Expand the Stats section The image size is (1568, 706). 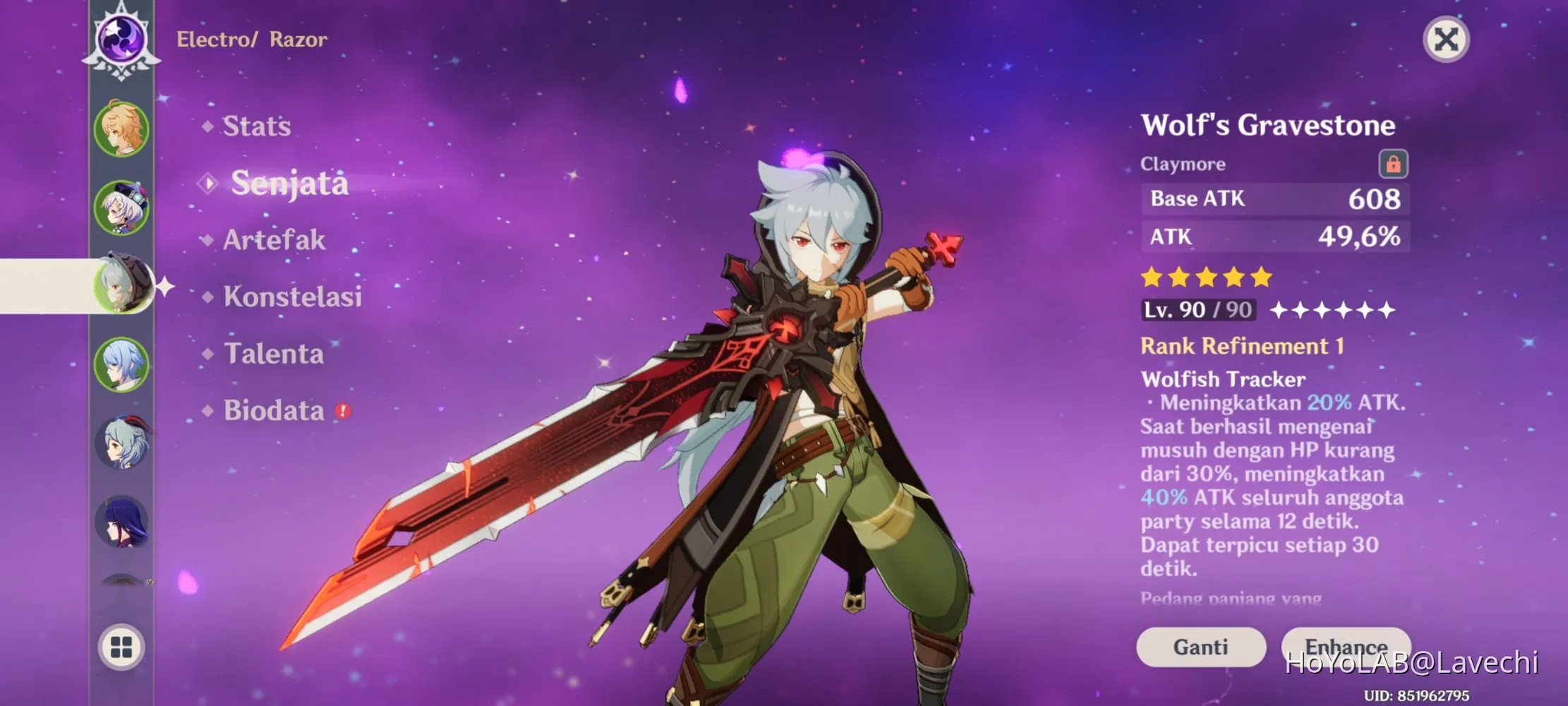[255, 126]
